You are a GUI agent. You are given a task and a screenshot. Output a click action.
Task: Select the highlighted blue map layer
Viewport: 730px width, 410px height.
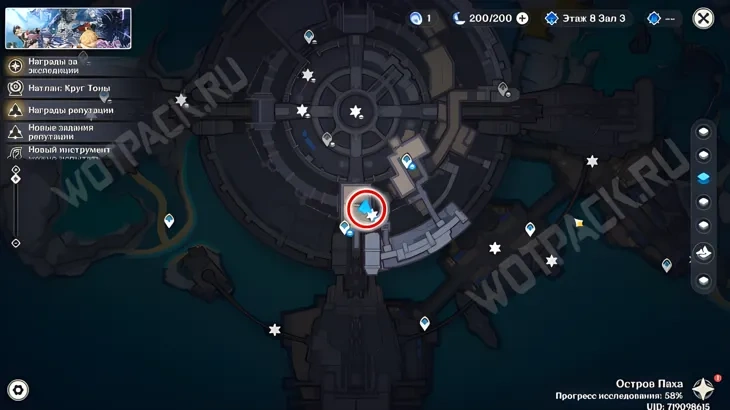(703, 179)
